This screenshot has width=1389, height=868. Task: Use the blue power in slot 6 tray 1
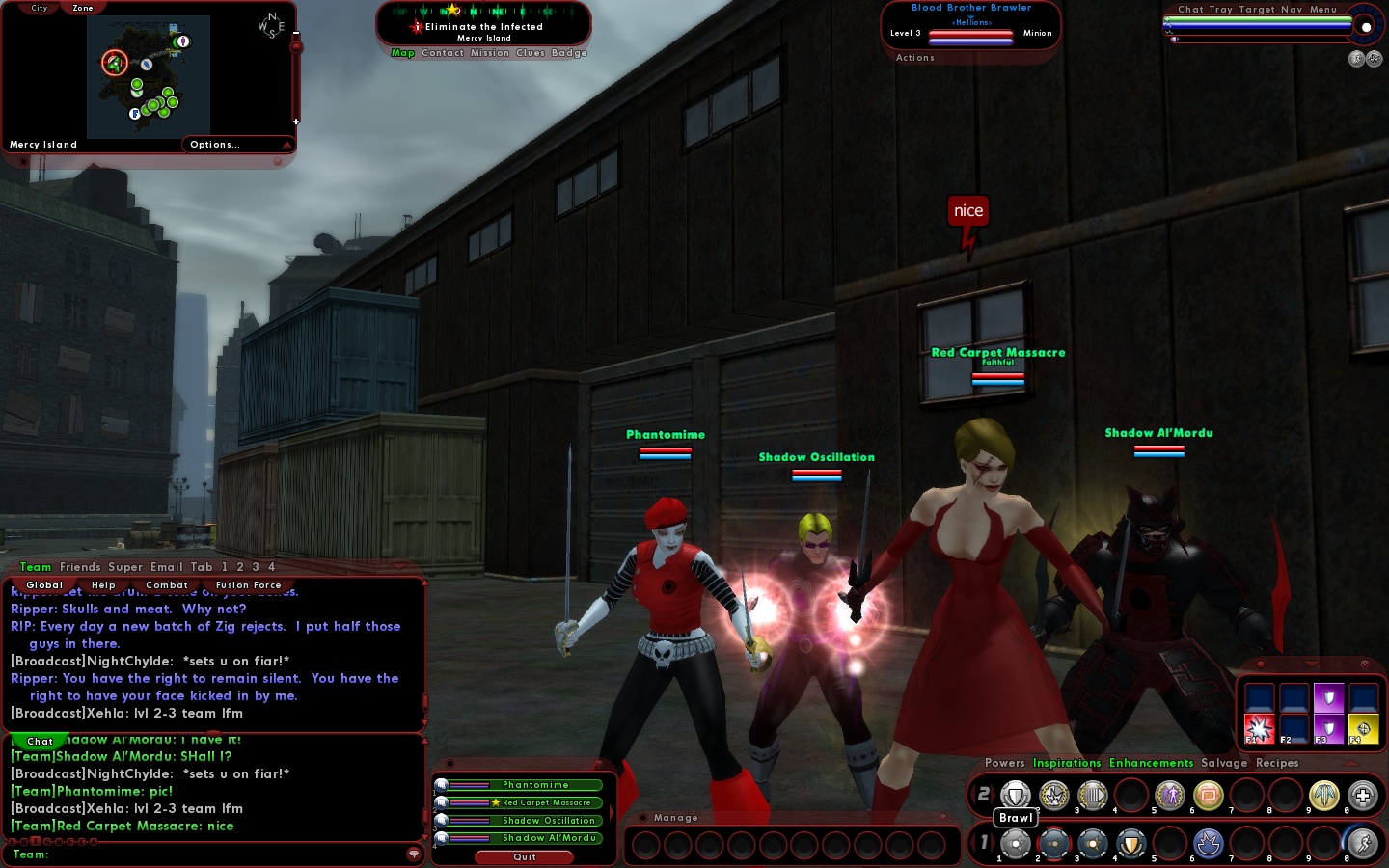(1208, 844)
